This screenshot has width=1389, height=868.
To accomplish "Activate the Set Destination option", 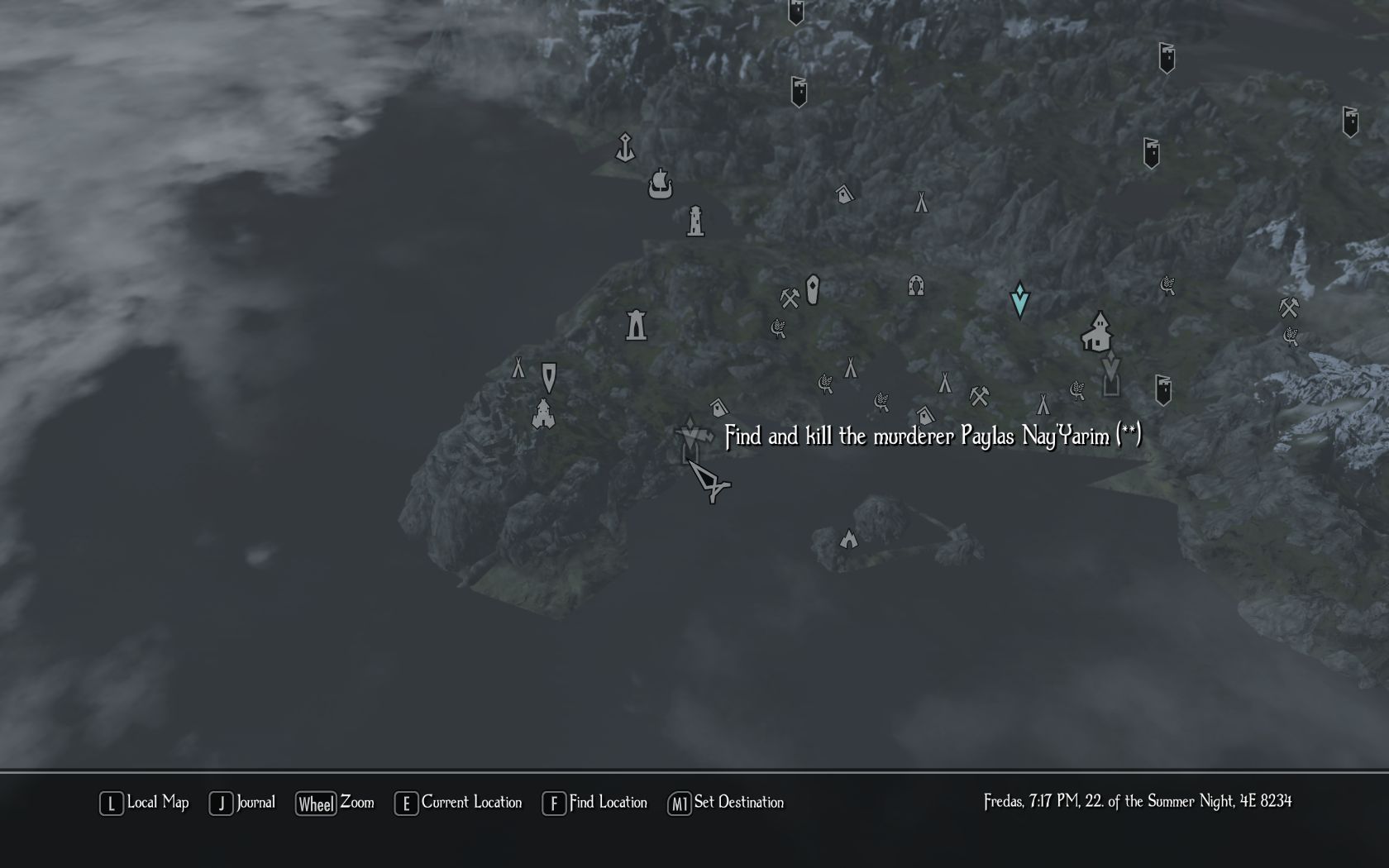I will pyautogui.click(x=726, y=803).
